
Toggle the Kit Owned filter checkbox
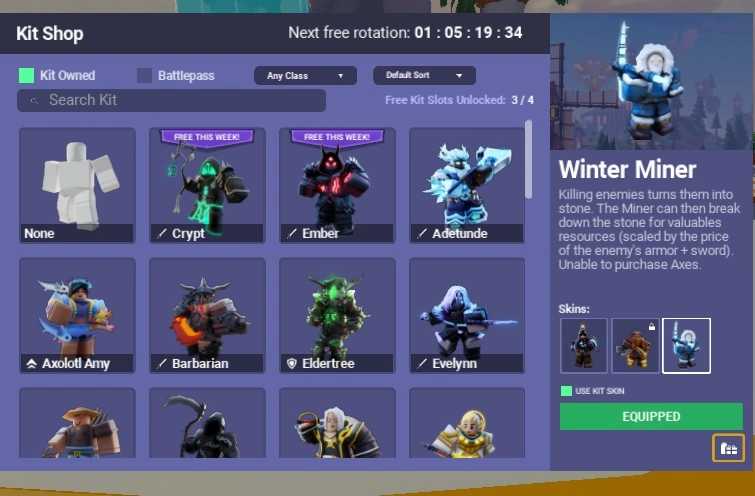point(27,75)
